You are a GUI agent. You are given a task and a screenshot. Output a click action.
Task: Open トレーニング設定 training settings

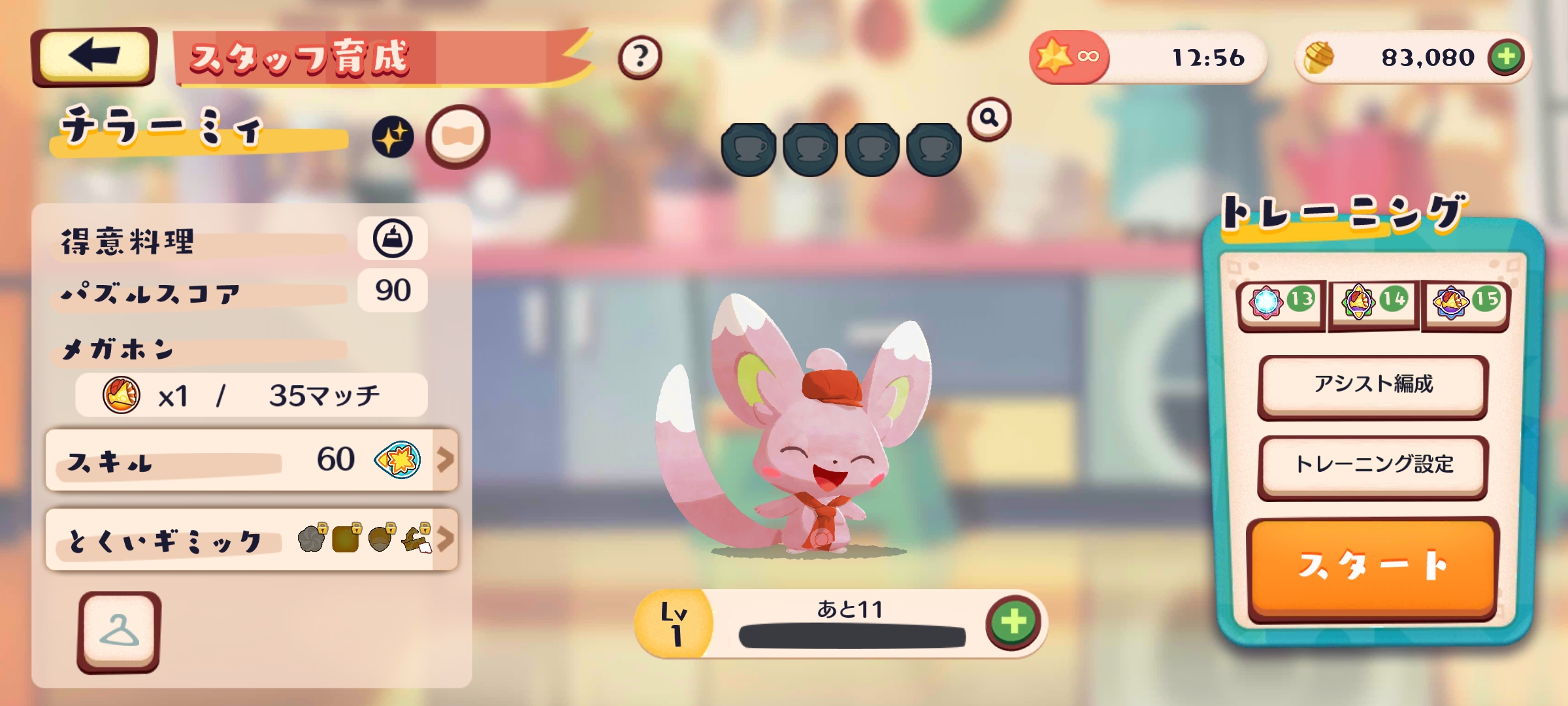(1373, 465)
